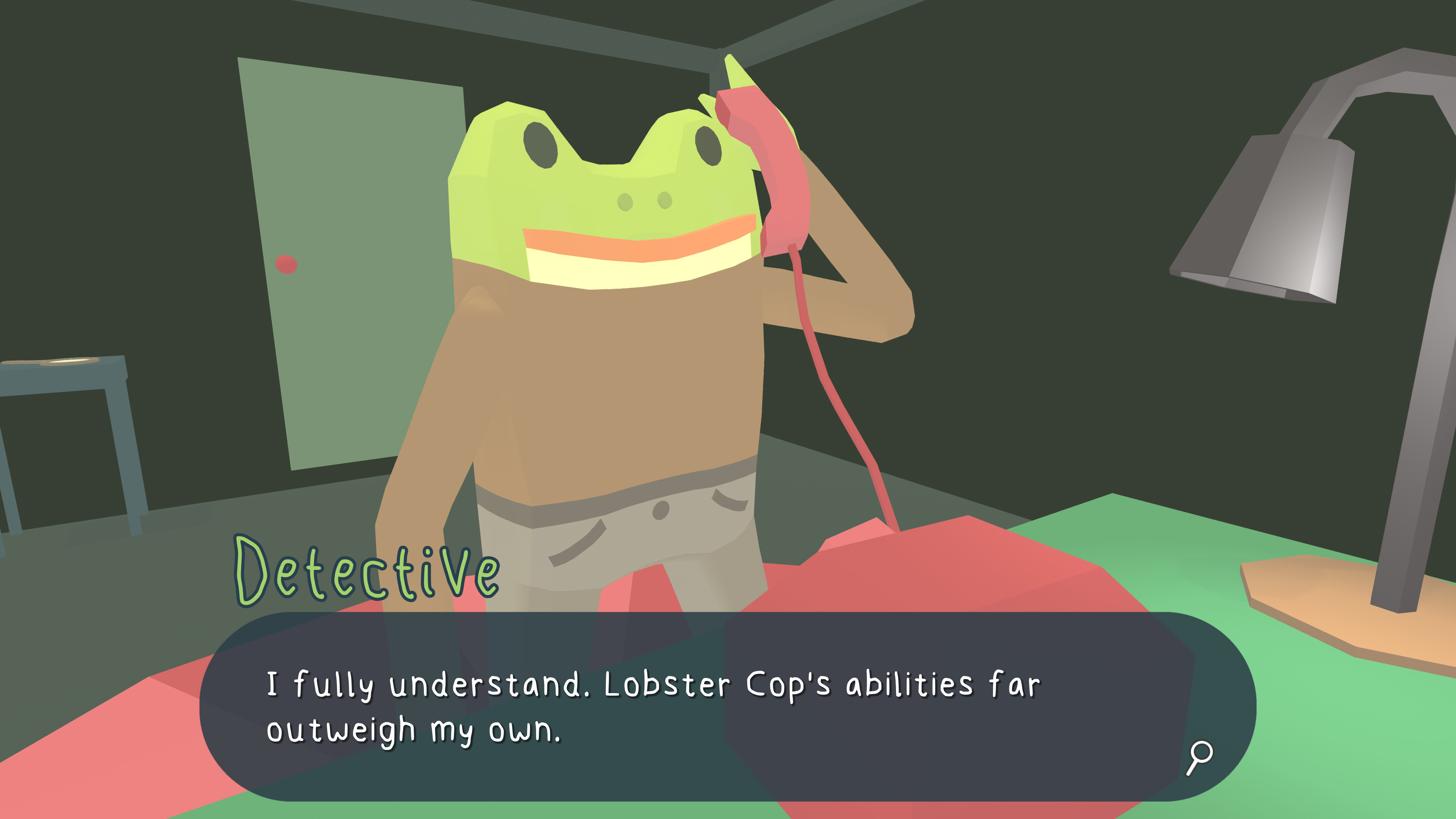Click the blue side table on the left
The width and height of the screenshot is (1456, 819).
coord(62,452)
